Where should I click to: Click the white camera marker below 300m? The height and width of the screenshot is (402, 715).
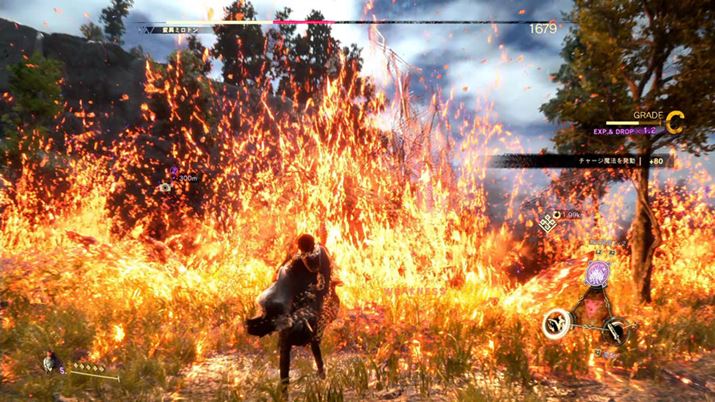coord(164,187)
